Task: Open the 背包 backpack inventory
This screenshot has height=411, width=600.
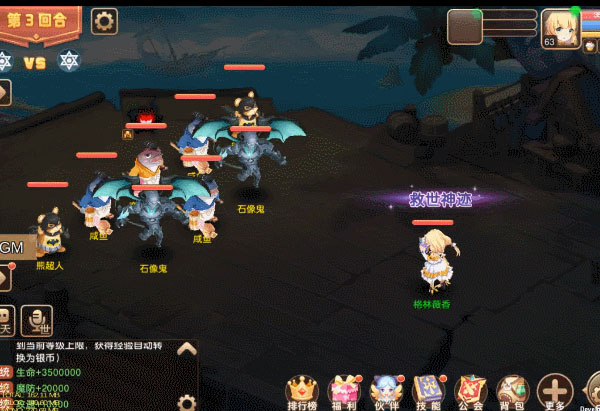Action: [x=513, y=392]
